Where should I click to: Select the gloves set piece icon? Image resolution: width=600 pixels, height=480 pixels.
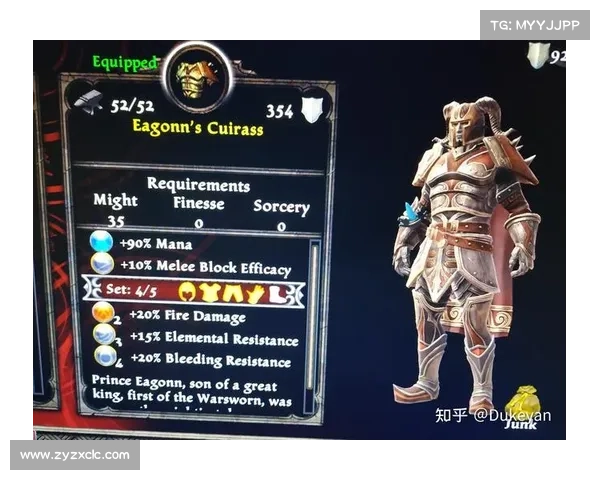[x=255, y=293]
